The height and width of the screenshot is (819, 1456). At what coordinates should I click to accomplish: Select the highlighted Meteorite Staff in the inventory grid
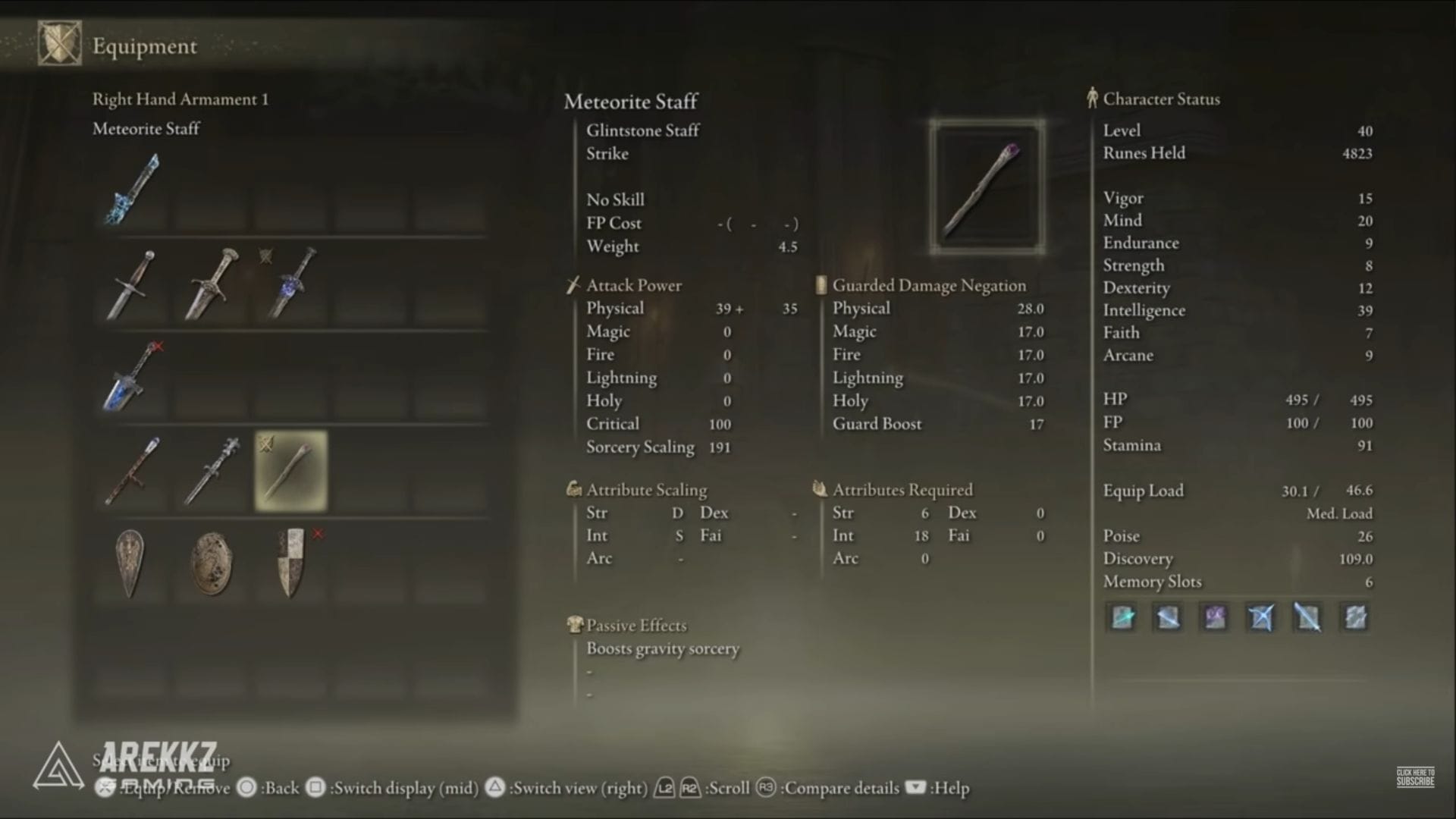(x=289, y=471)
